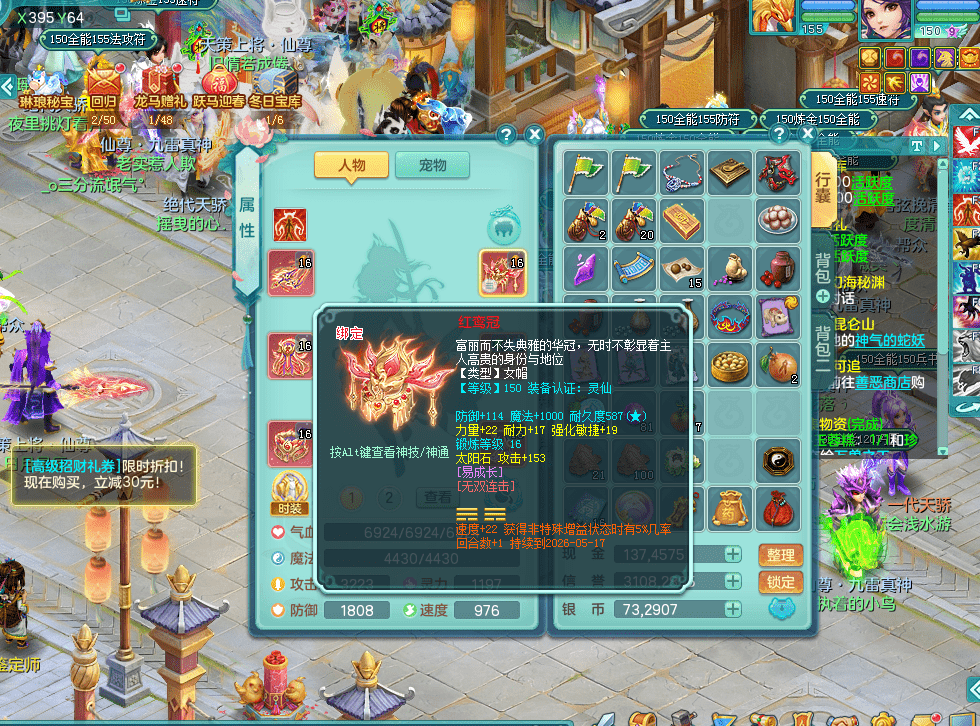Screen dimensions: 980x726
Task: Switch to the 行囊 bag tab
Action: [822, 181]
